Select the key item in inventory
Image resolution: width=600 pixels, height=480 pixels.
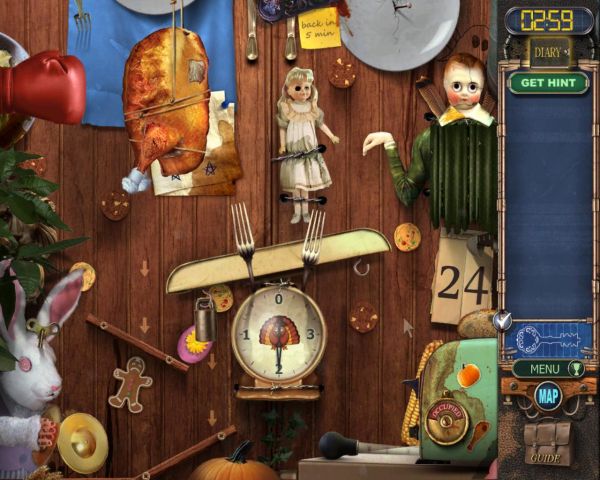coord(548,338)
